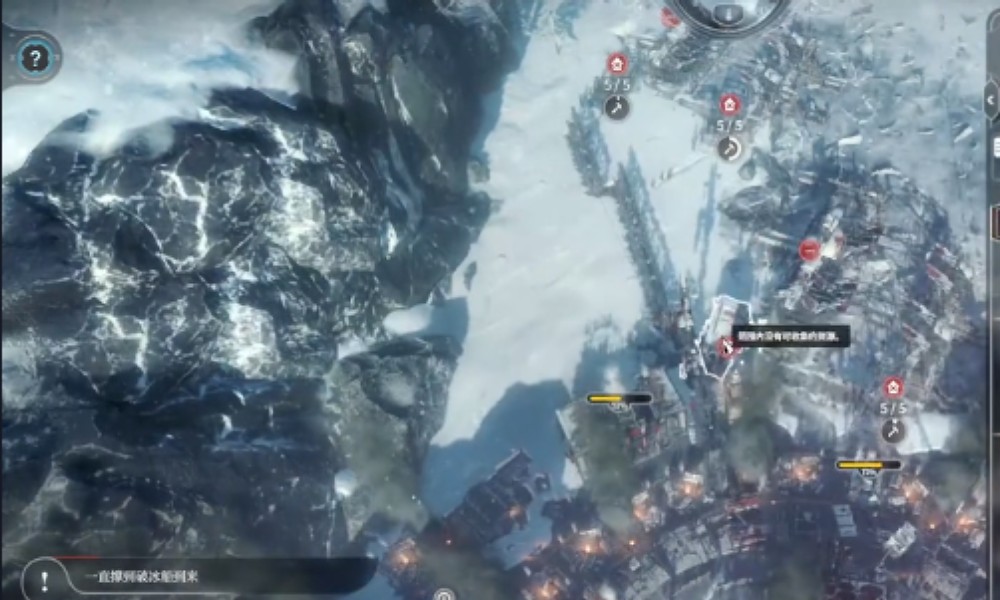The height and width of the screenshot is (600, 1000).
Task: Select the red marker beside the tooltip
Action: (725, 347)
